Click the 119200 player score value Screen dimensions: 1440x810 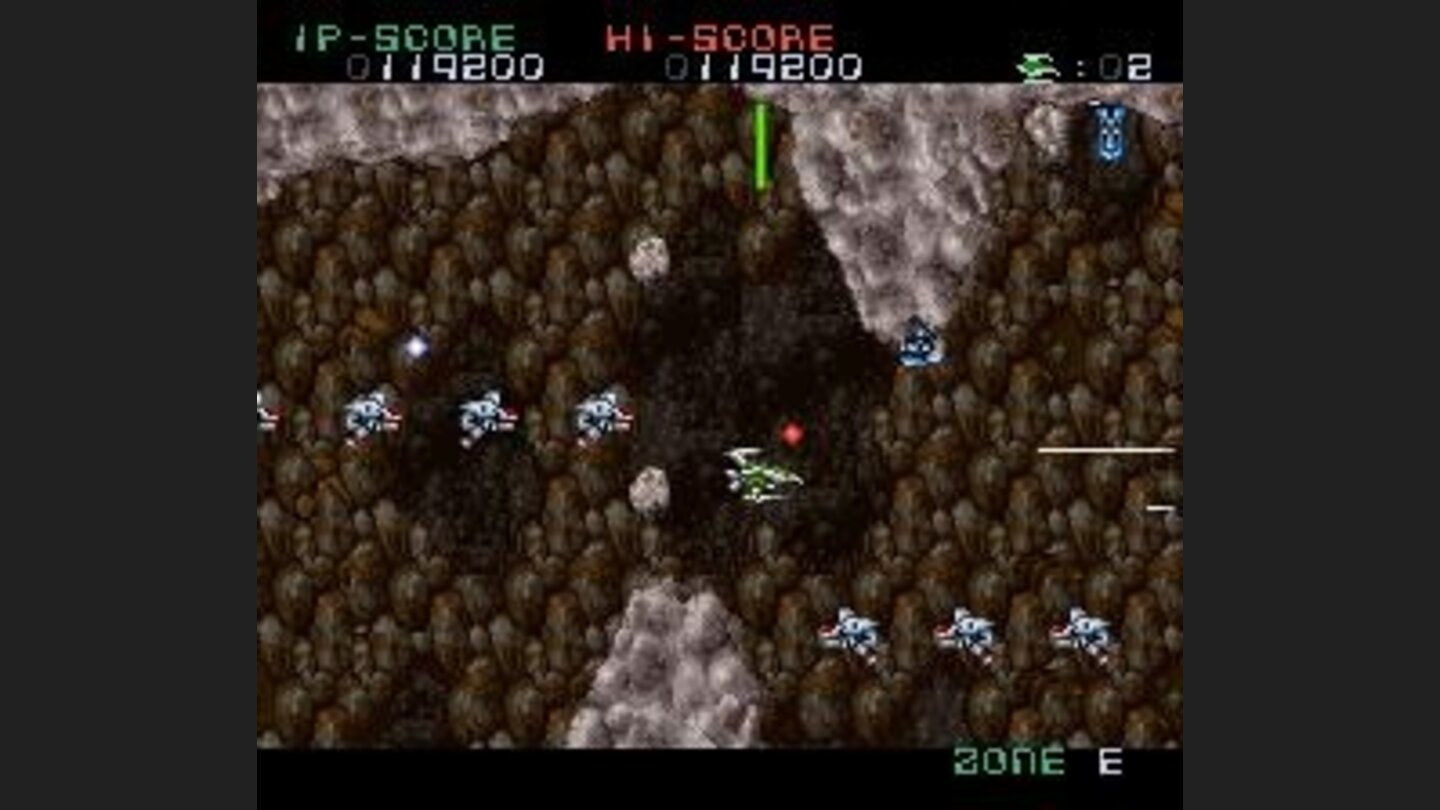pos(445,68)
